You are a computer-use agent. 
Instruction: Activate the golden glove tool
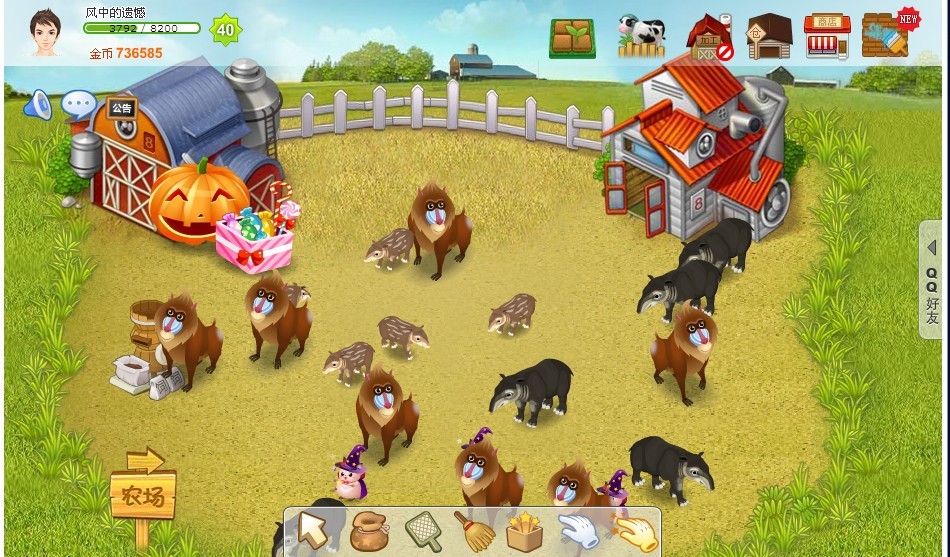(x=633, y=531)
